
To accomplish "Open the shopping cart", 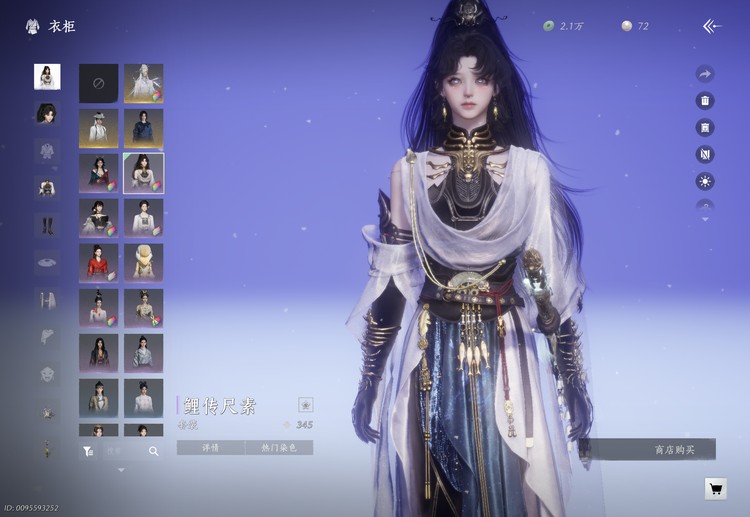I will 715,488.
